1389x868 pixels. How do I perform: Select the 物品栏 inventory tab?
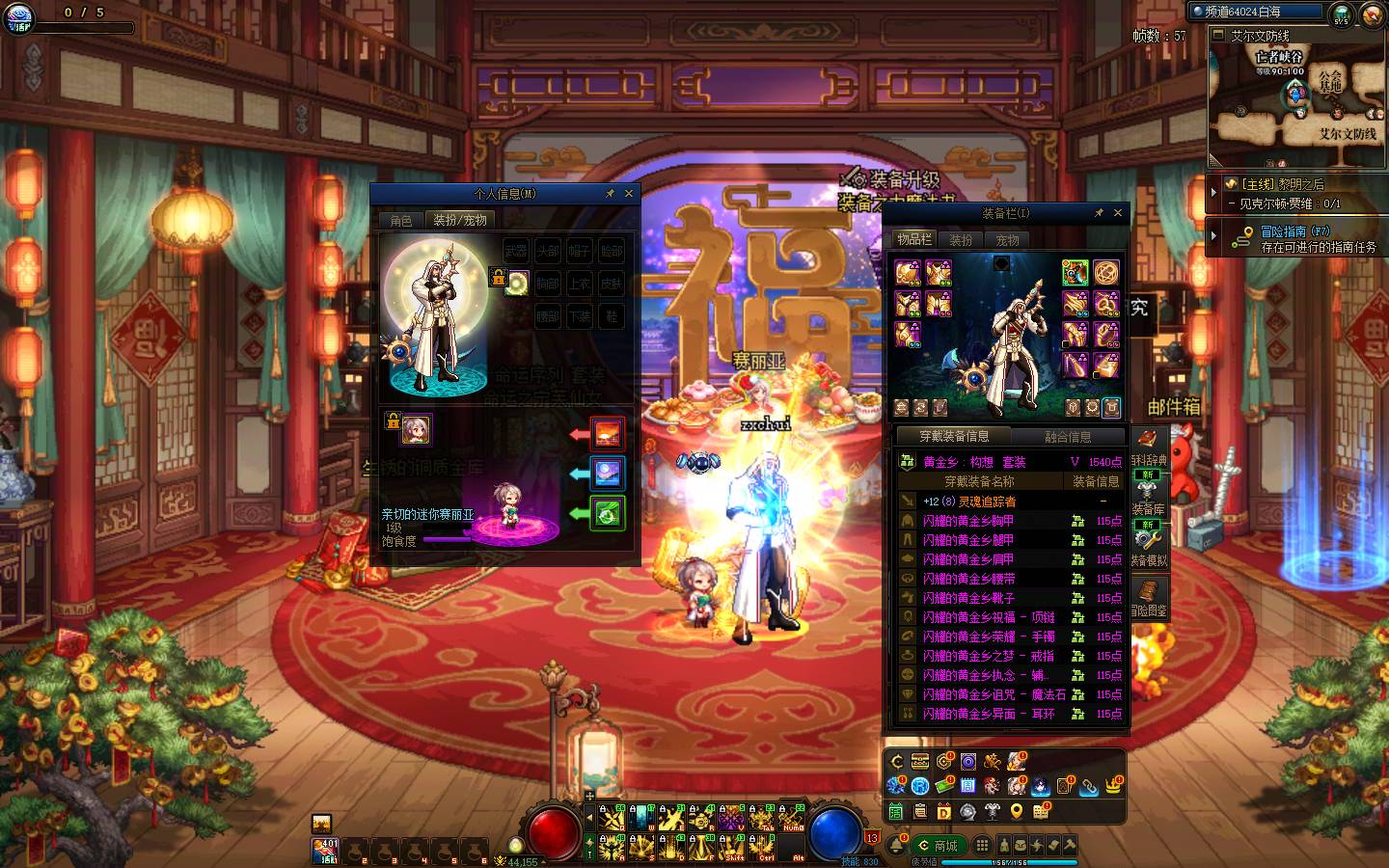[x=913, y=239]
